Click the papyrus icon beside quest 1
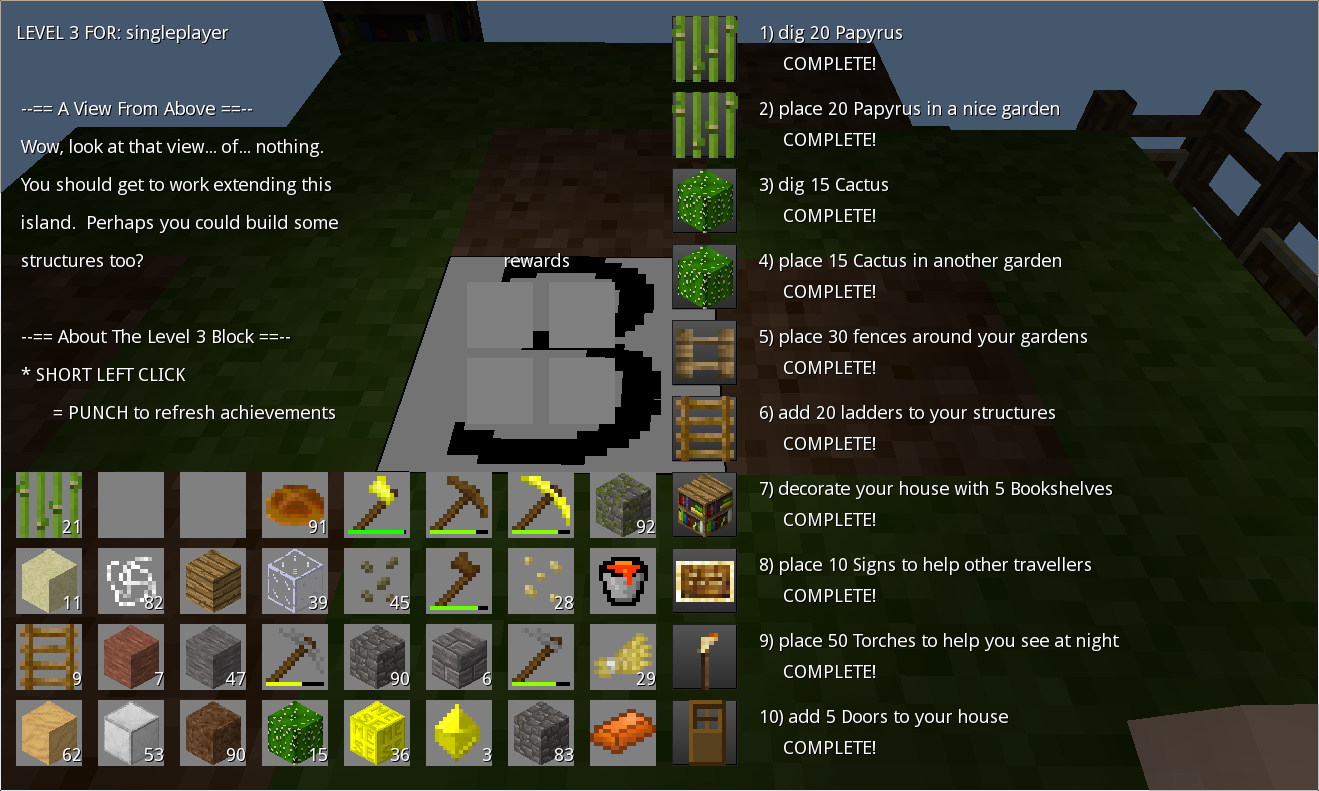 (705, 50)
